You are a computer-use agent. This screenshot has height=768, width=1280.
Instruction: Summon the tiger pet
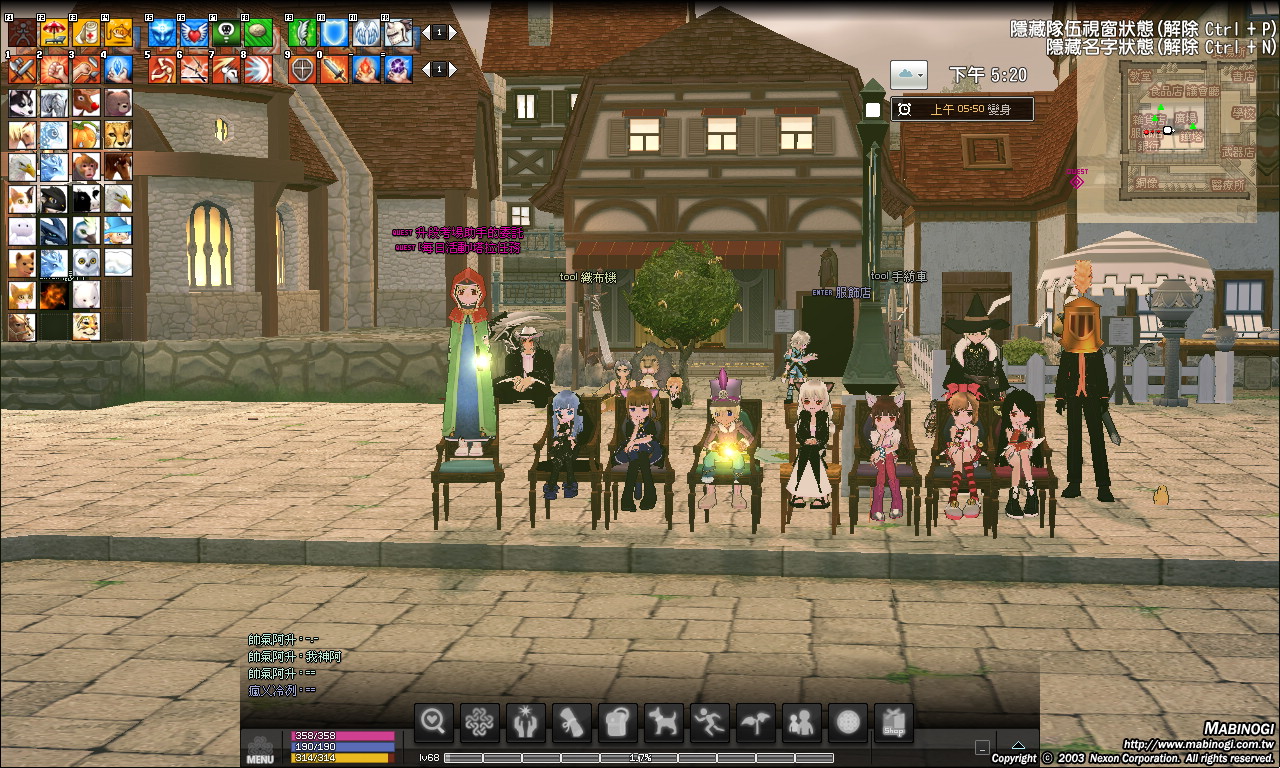click(86, 326)
